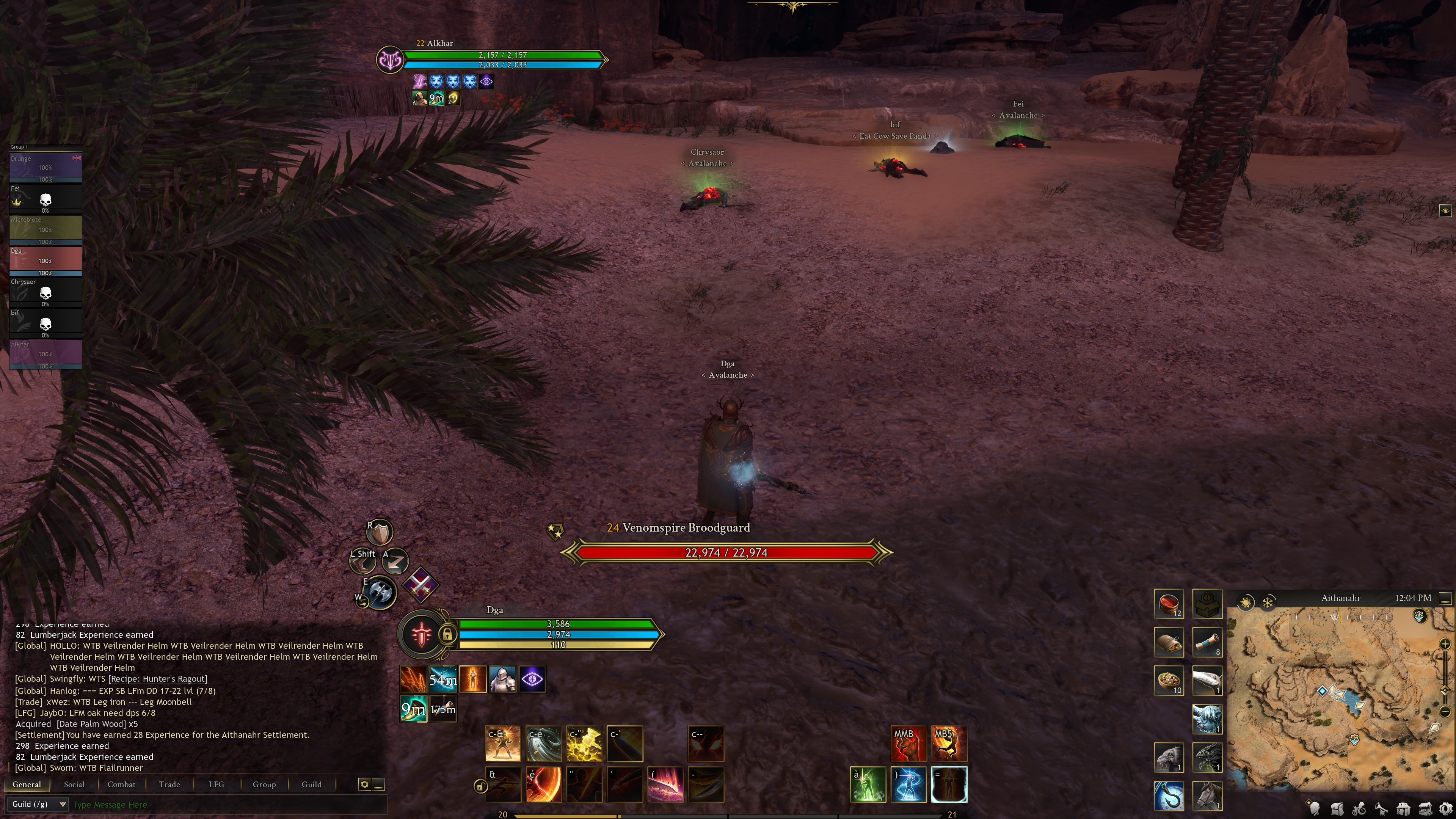Click the Type Message Here chat field
The height and width of the screenshot is (819, 1456).
click(226, 804)
